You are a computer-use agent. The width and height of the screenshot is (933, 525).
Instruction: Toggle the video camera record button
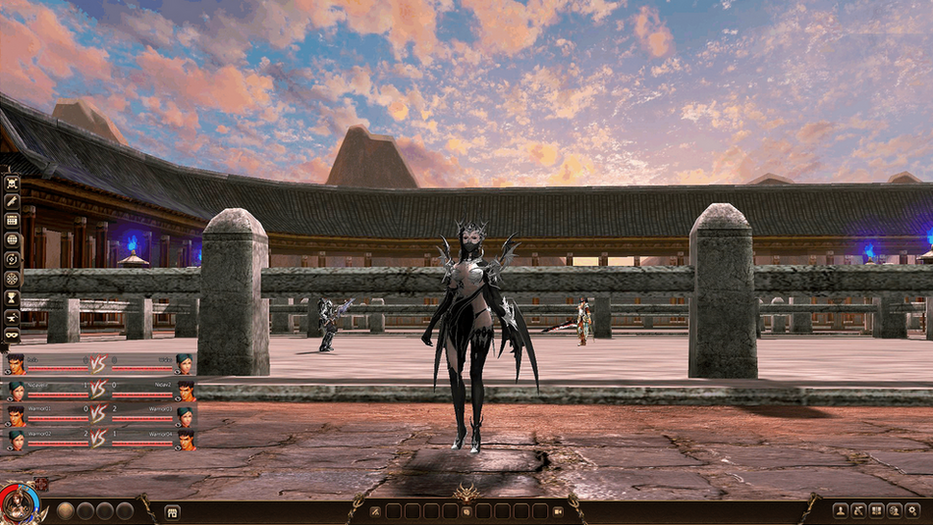(558, 511)
